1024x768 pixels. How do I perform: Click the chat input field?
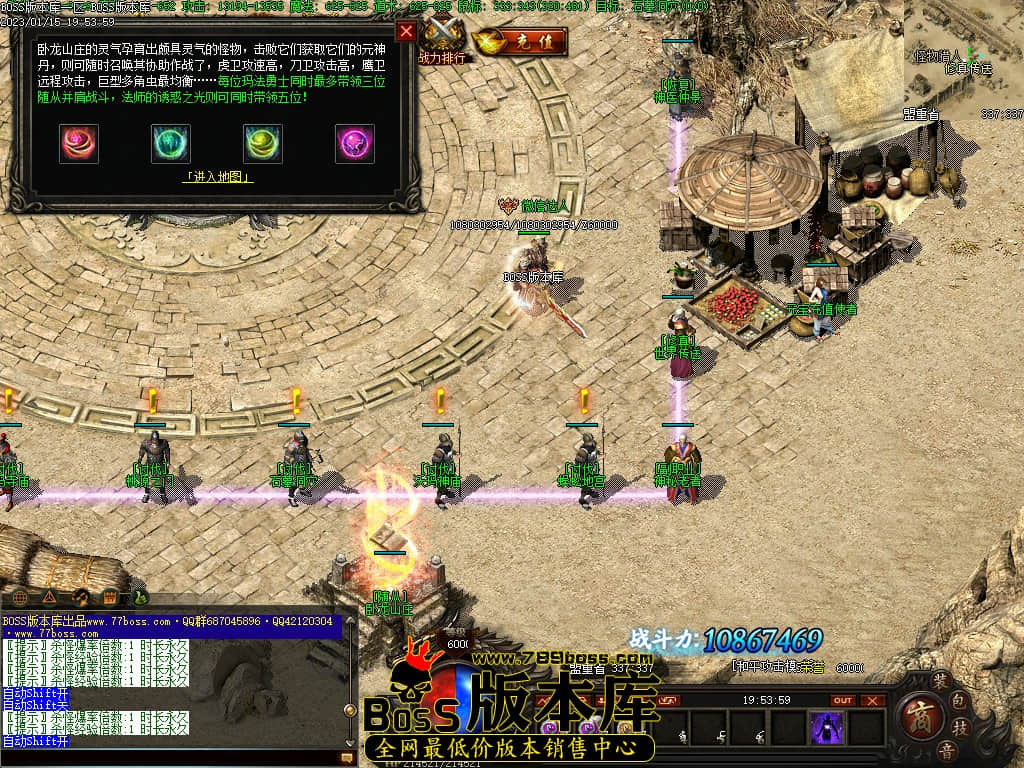click(170, 757)
